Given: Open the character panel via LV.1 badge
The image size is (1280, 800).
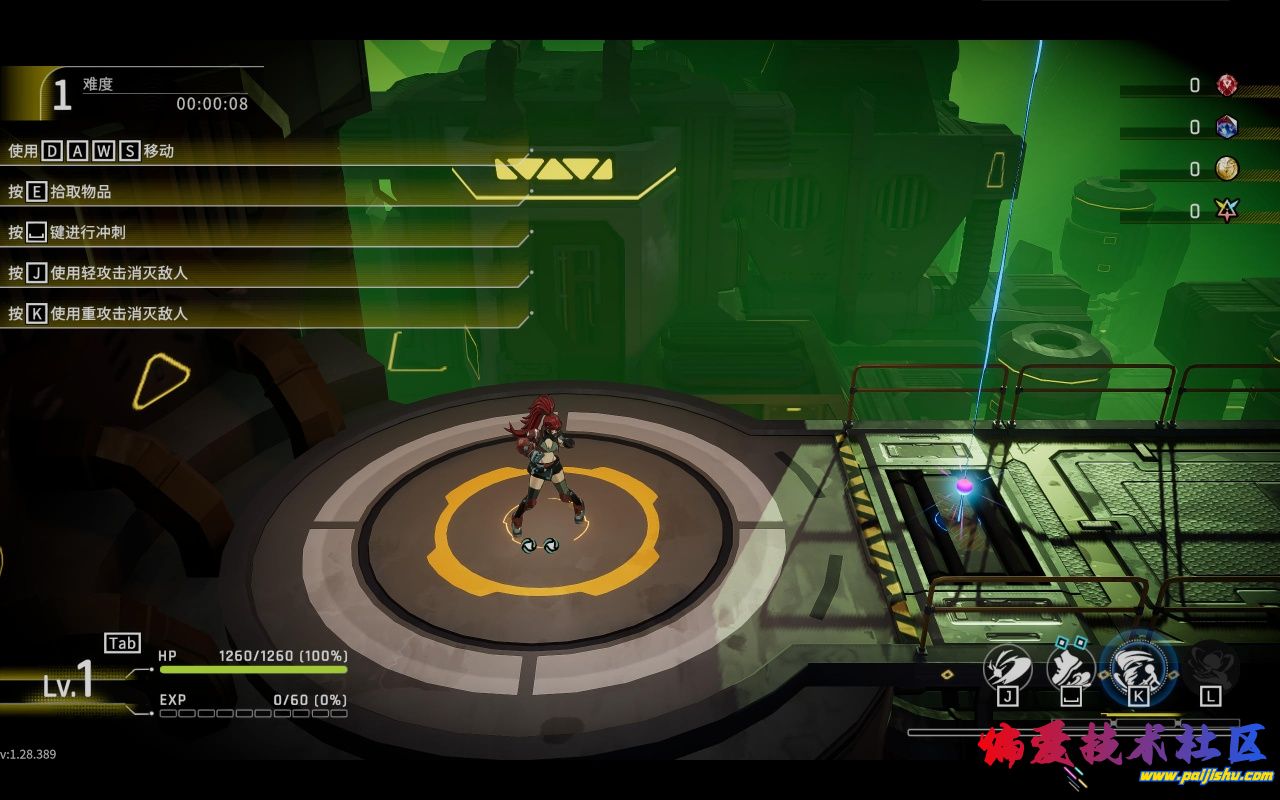Looking at the screenshot, I should click(x=70, y=682).
